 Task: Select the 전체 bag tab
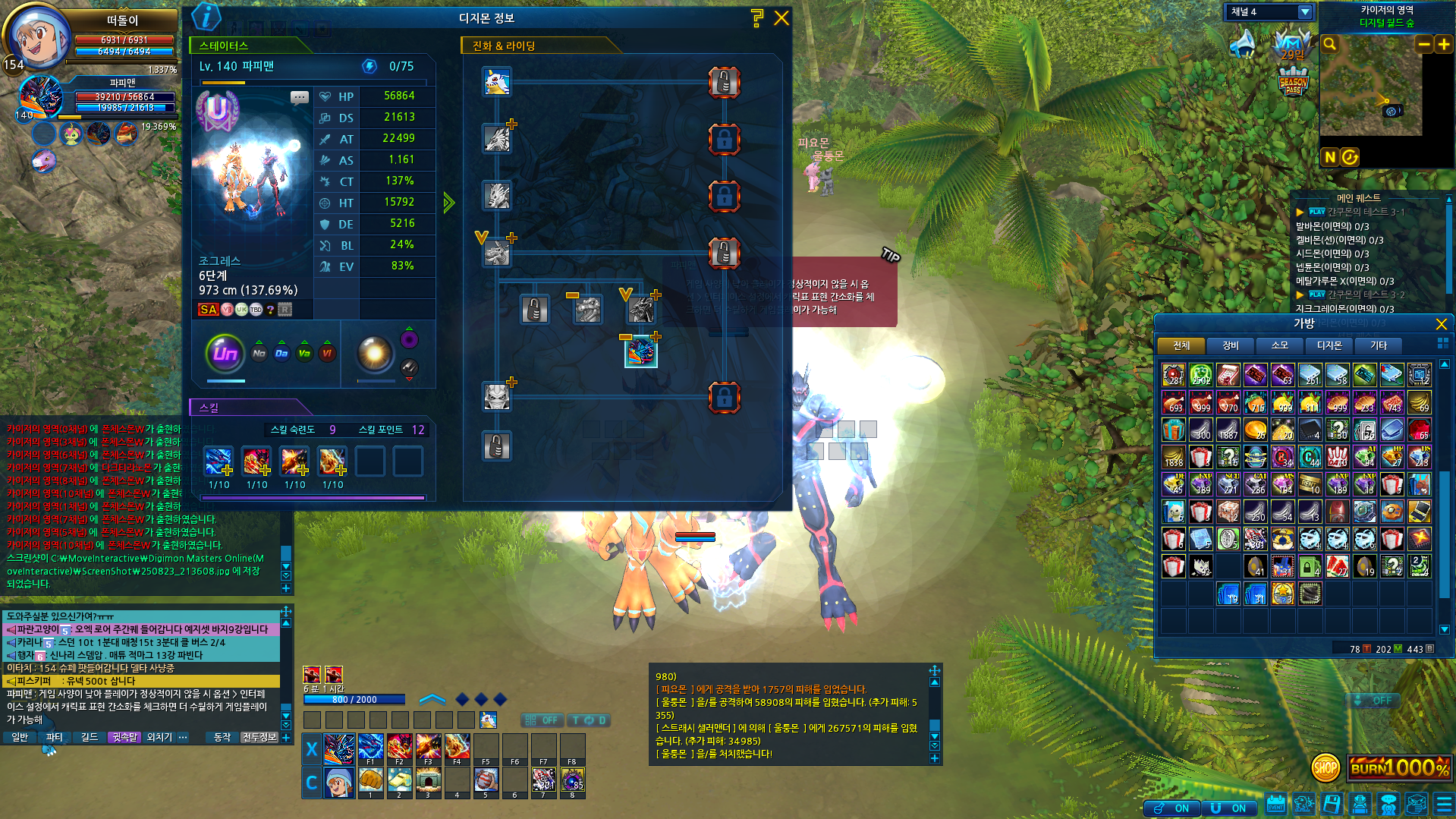[x=1181, y=346]
